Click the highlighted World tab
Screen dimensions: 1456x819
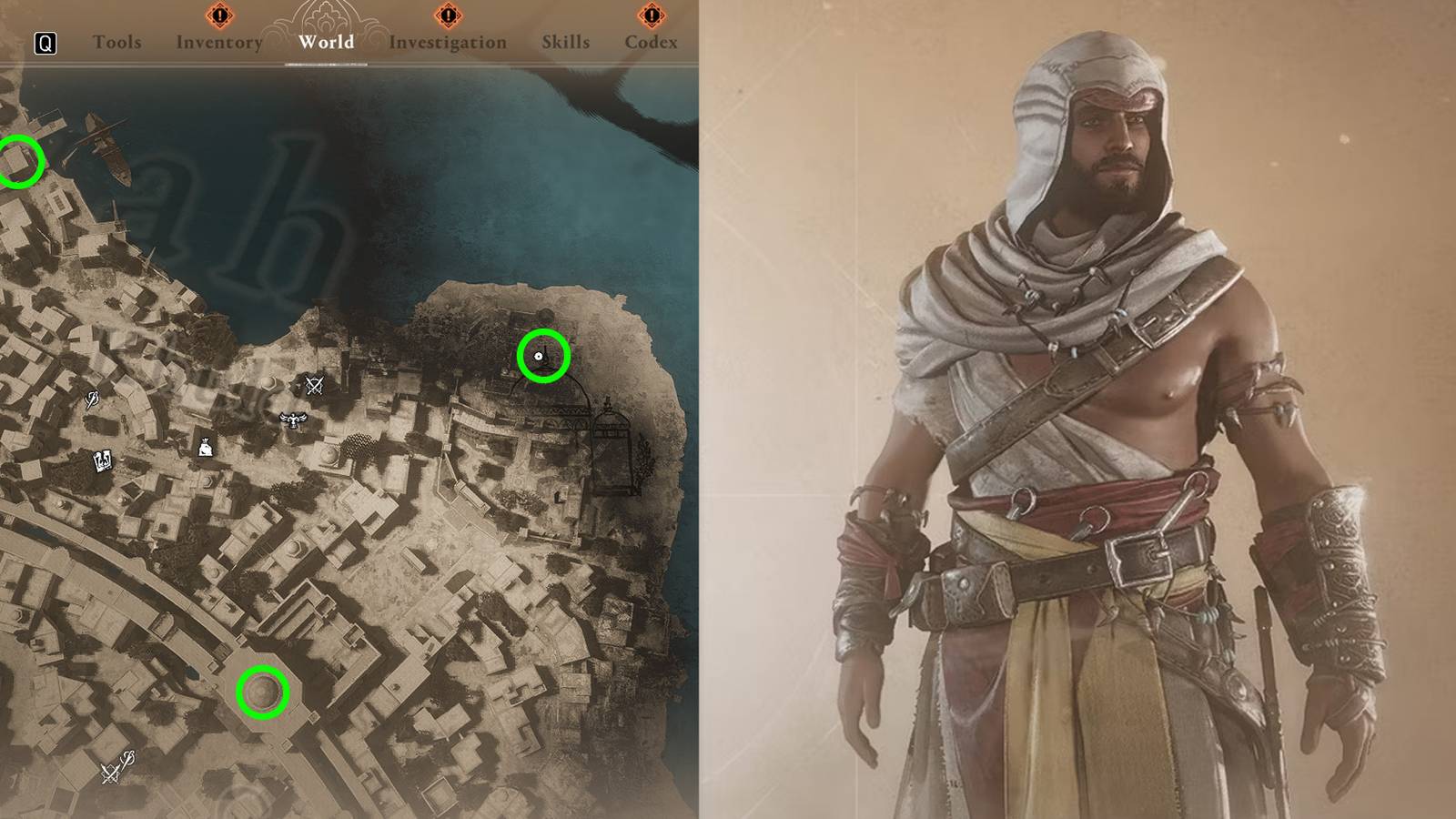point(325,42)
